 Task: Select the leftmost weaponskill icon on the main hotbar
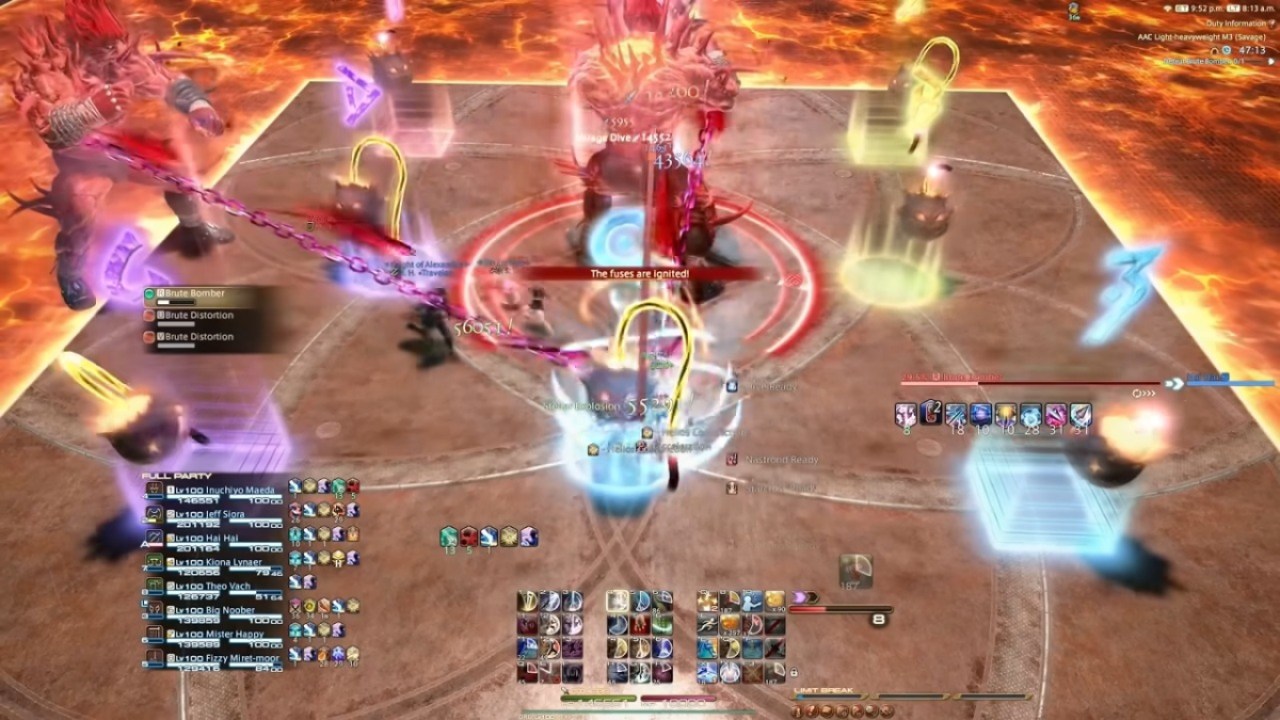(527, 600)
